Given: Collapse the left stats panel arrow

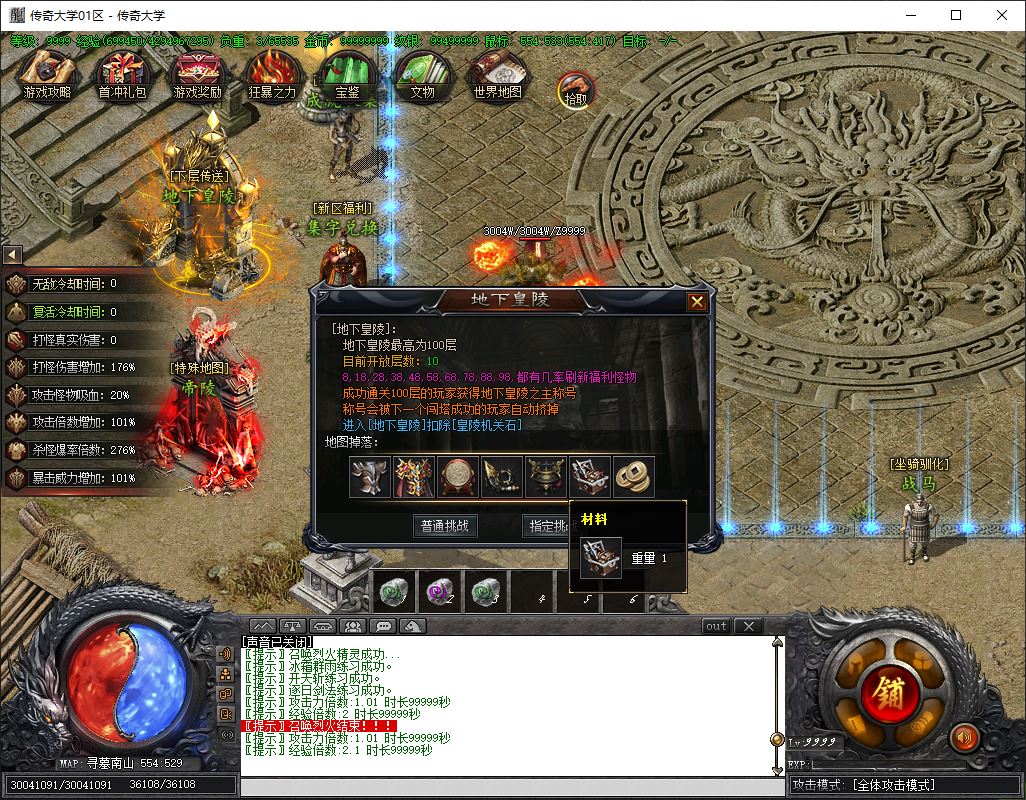Looking at the screenshot, I should [x=11, y=255].
